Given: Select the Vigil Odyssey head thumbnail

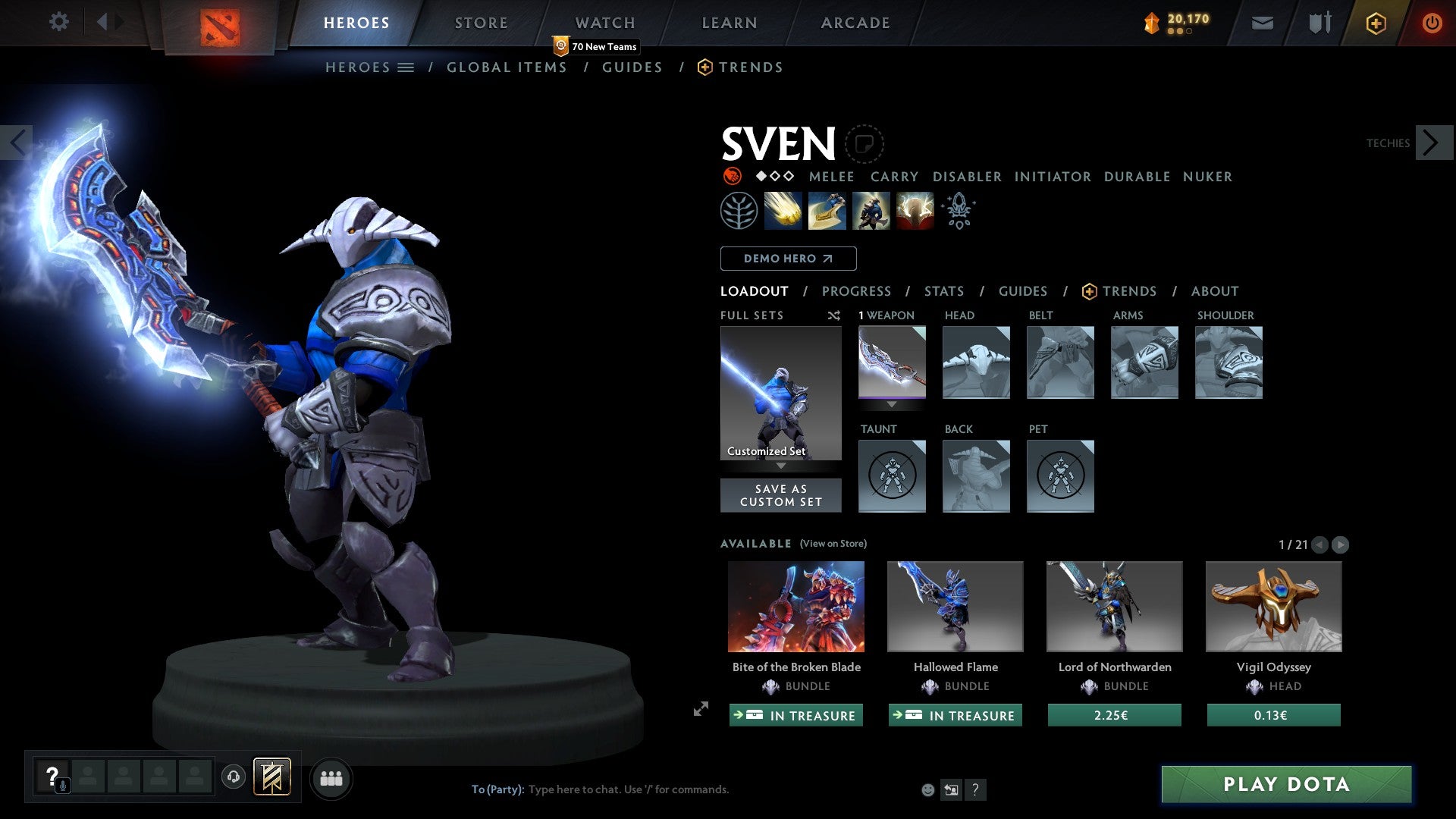Looking at the screenshot, I should point(1273,606).
